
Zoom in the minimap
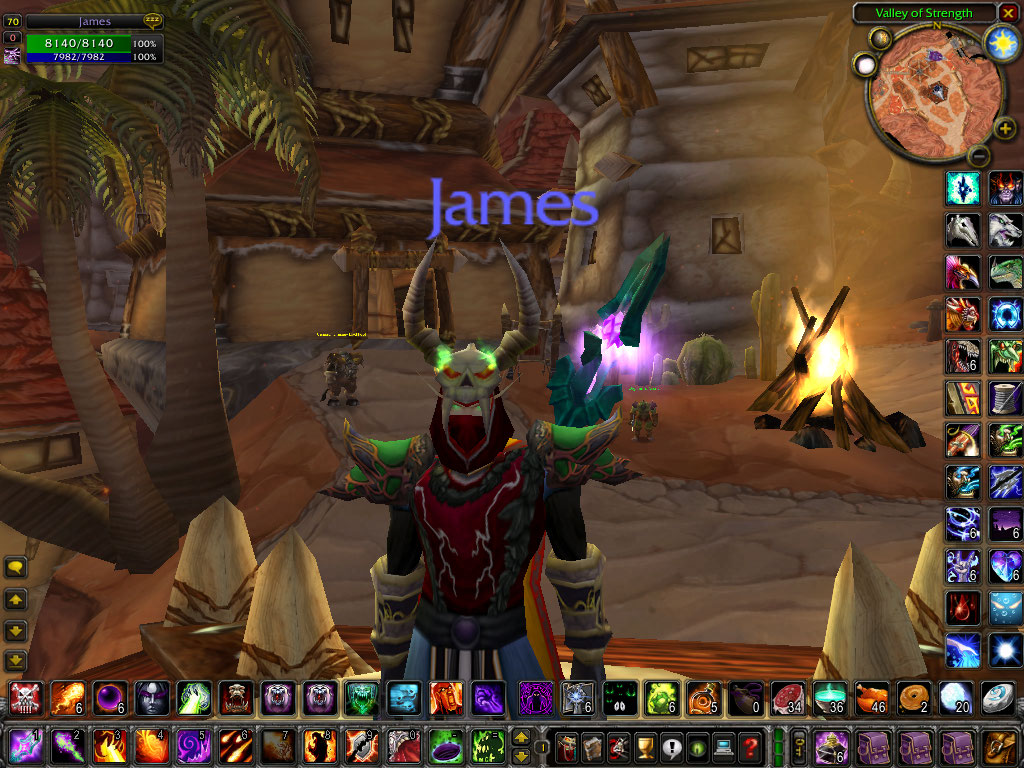tap(1005, 129)
